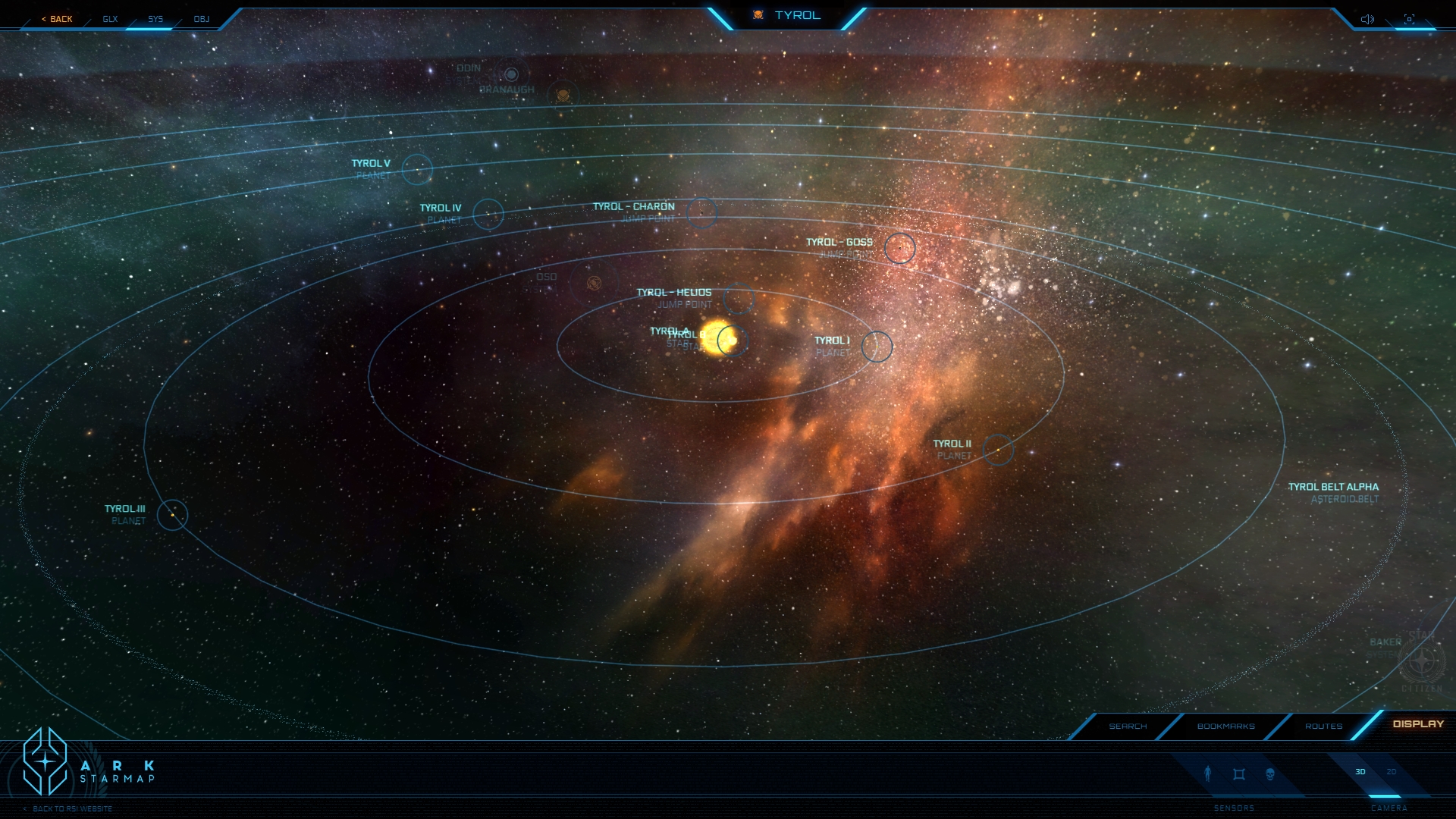Image resolution: width=1456 pixels, height=819 pixels.
Task: Follow the Back to RSI Website link
Action: point(72,808)
